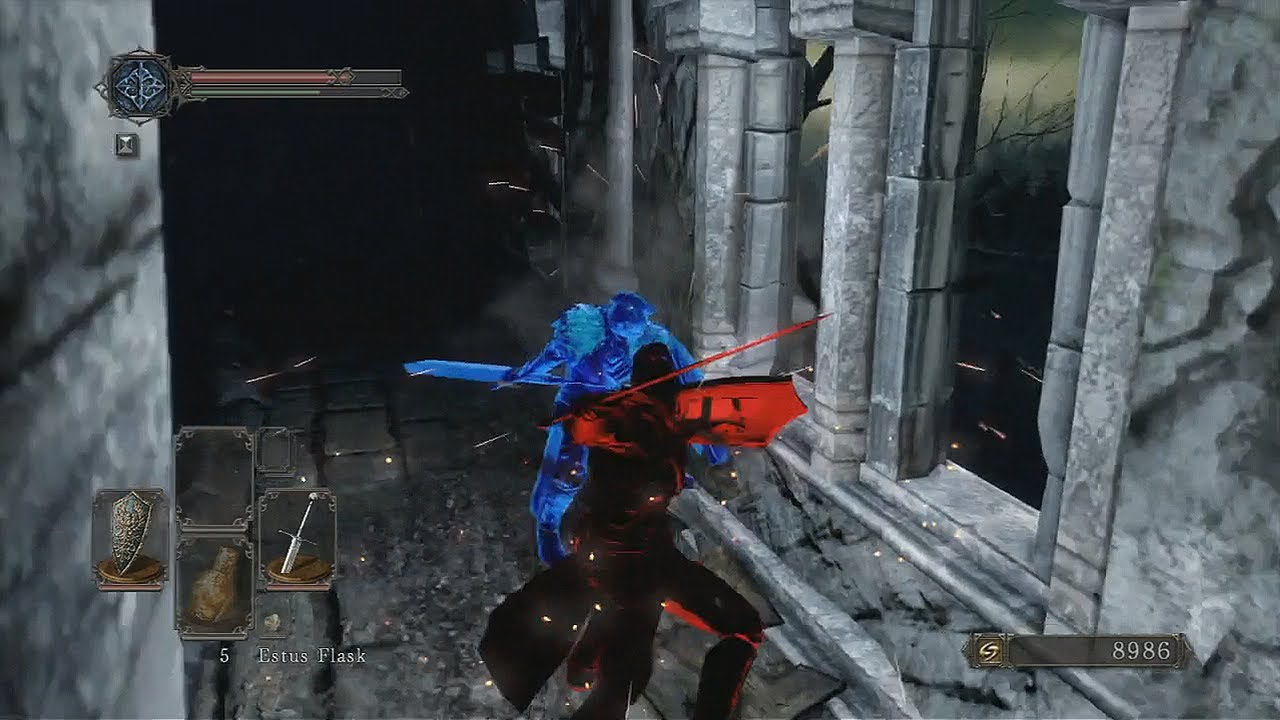Use the Estus Flask item slot
Image resolution: width=1280 pixels, height=720 pixels.
[x=214, y=586]
